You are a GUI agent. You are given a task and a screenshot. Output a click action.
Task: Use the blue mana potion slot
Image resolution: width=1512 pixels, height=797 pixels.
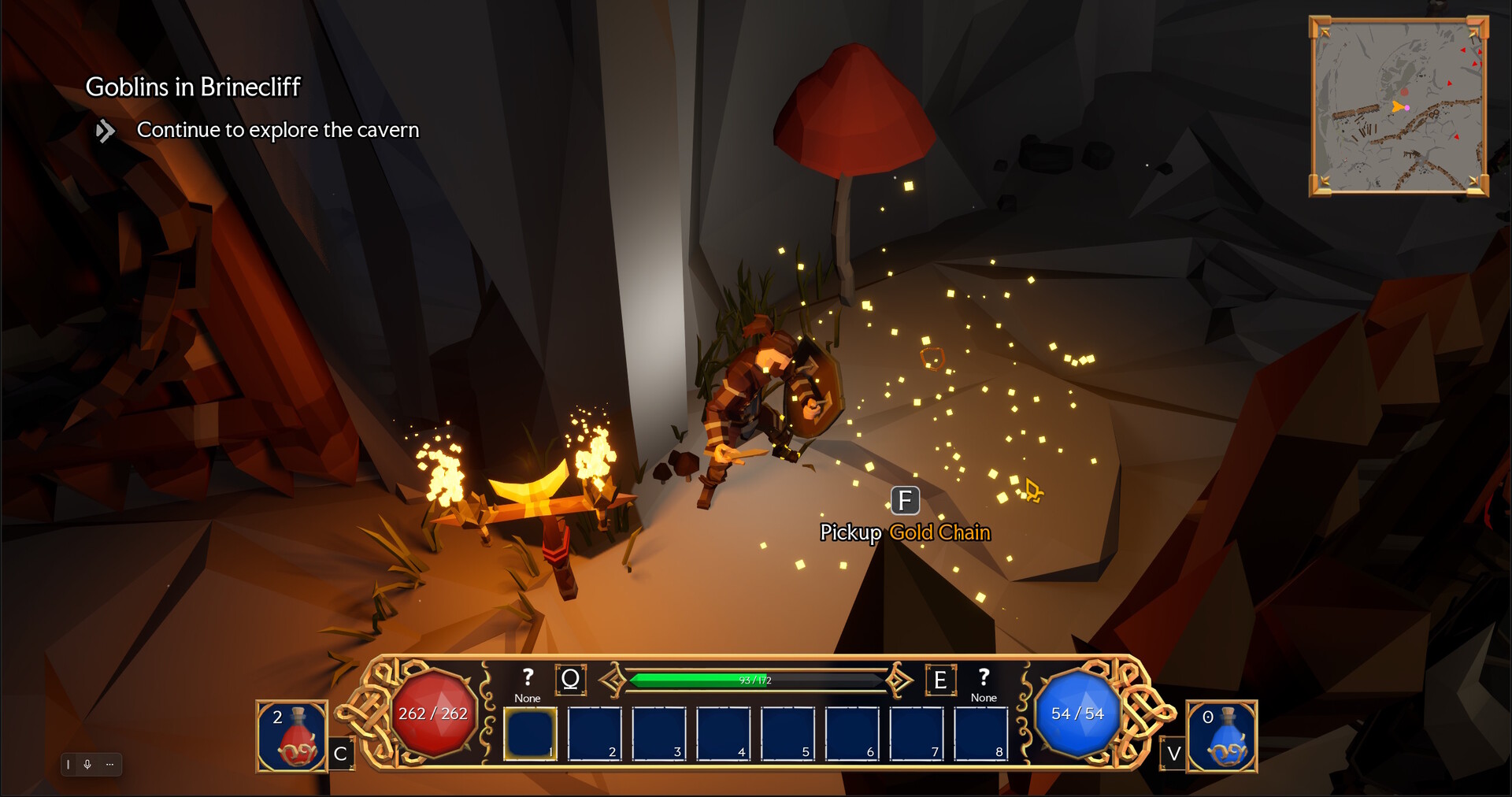tap(1221, 737)
